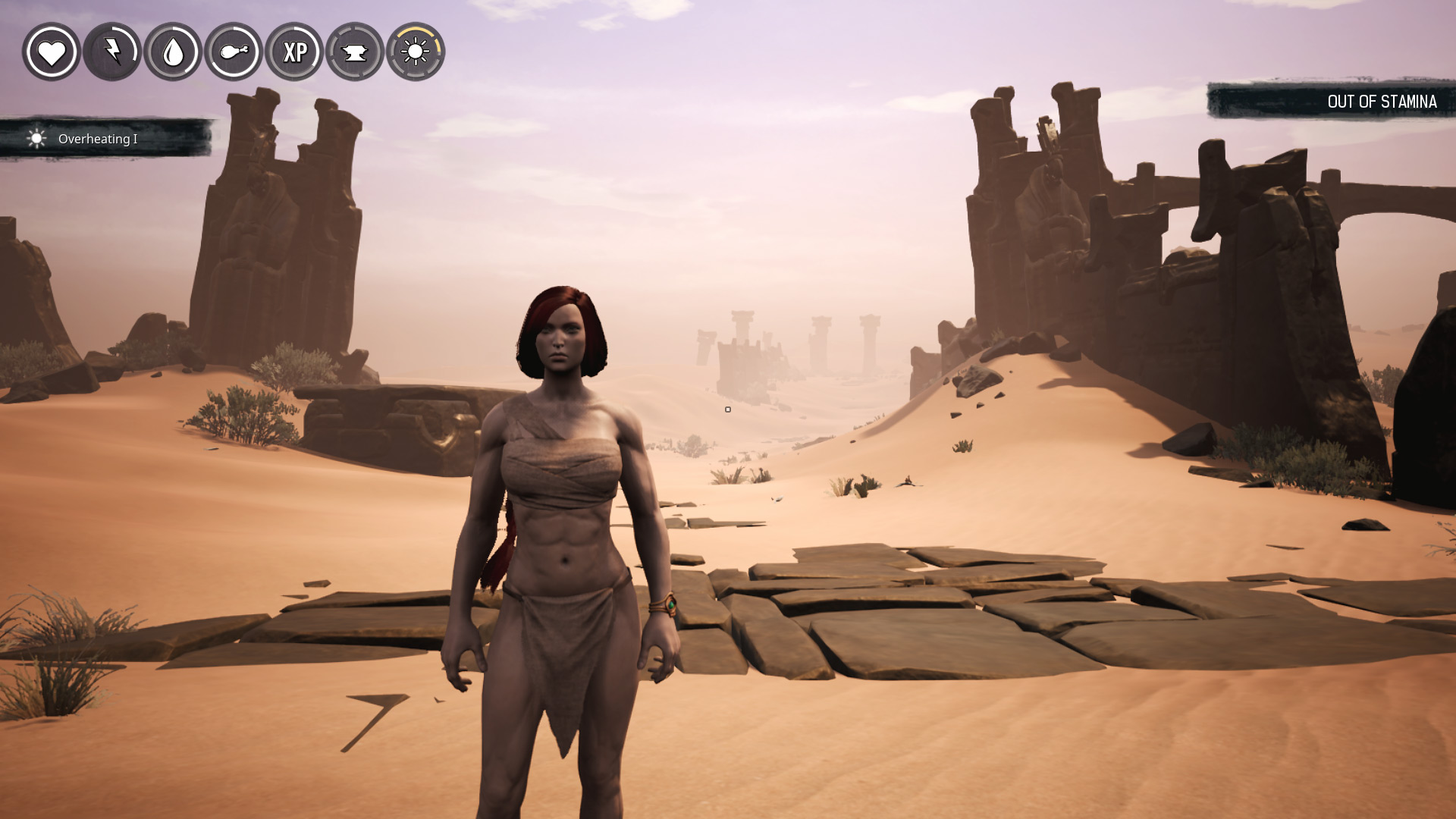Click the anvil encumbrance icon
Image resolution: width=1456 pixels, height=819 pixels.
click(x=355, y=52)
